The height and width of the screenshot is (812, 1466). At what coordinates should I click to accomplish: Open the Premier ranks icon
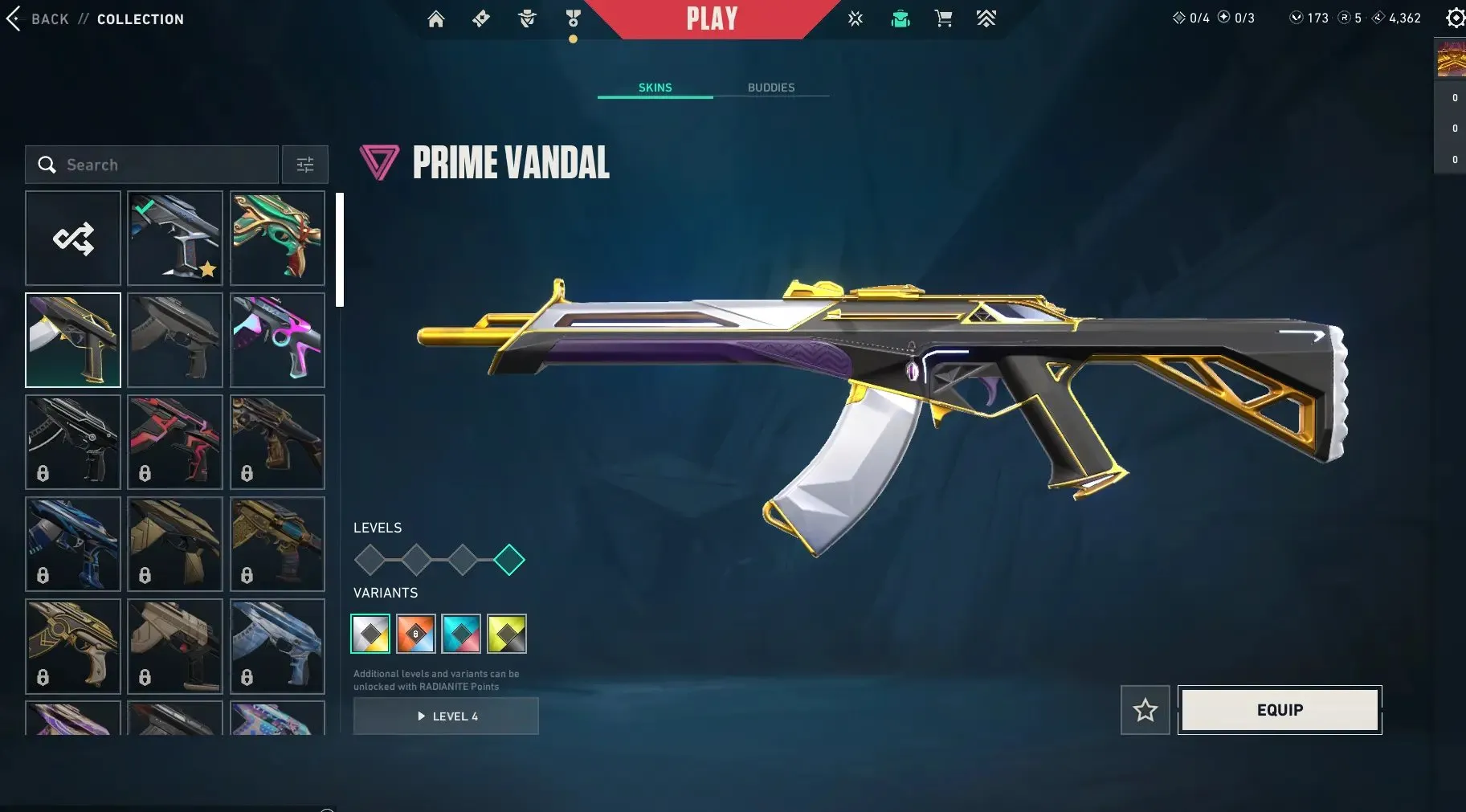[x=987, y=18]
